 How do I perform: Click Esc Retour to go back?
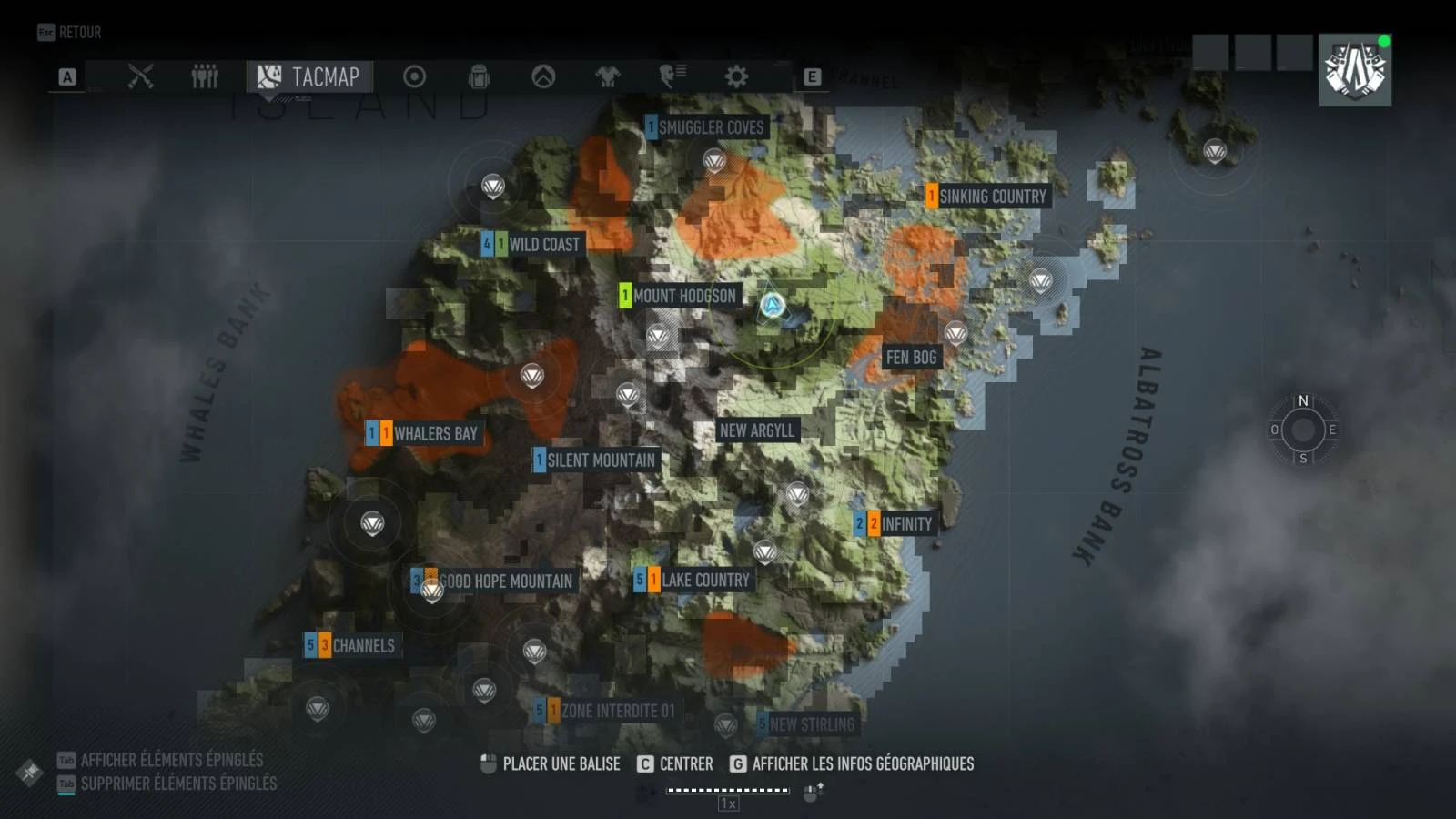point(68,32)
